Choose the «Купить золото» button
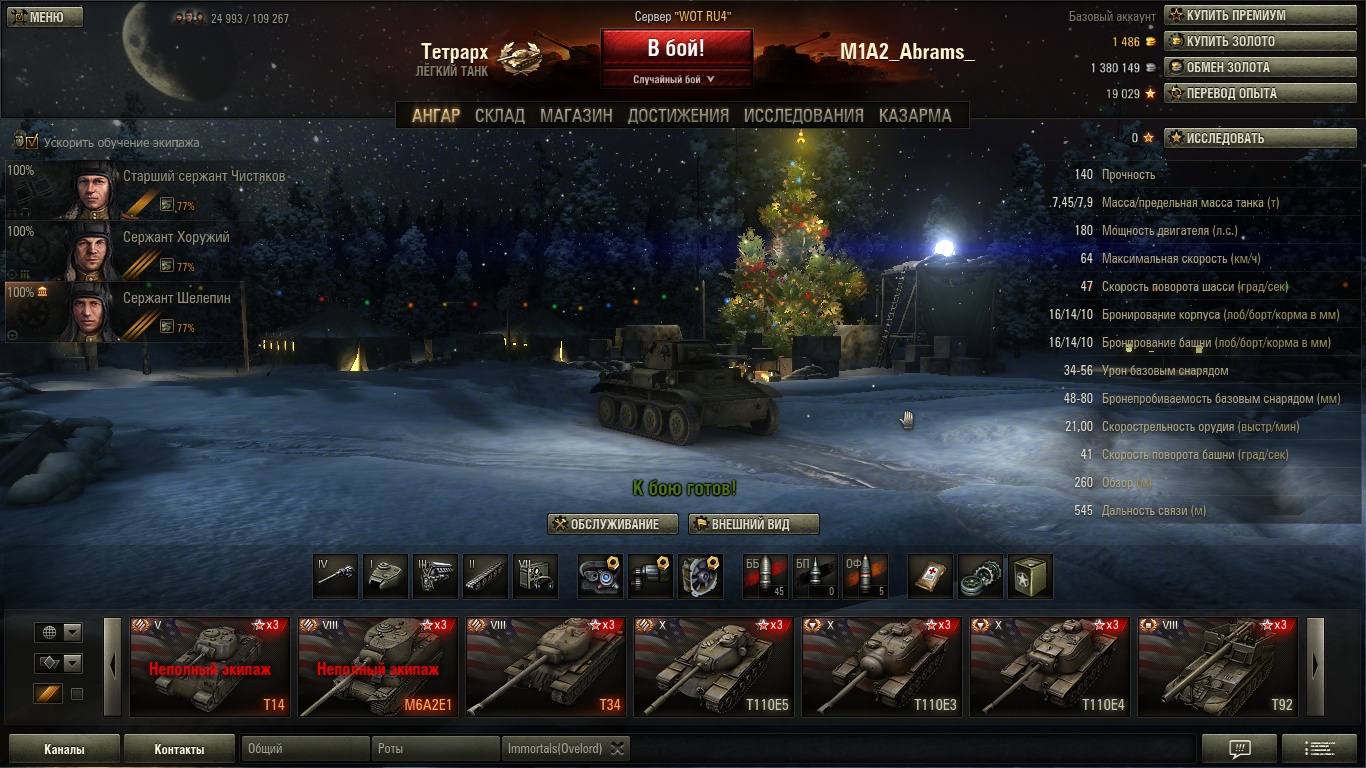 coord(1259,42)
